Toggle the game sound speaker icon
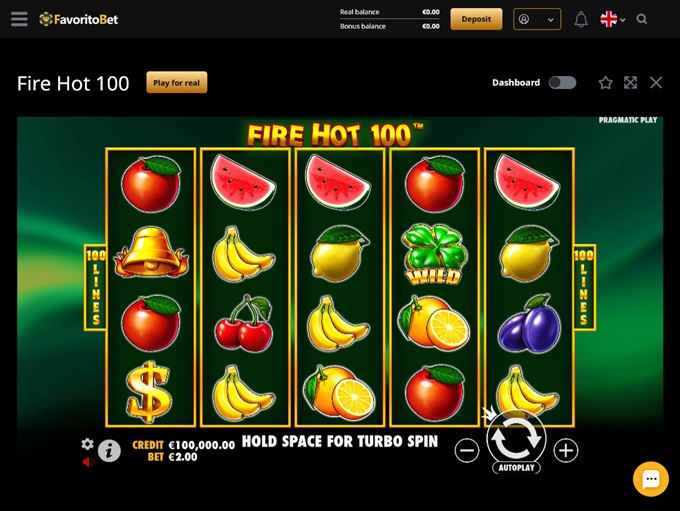The width and height of the screenshot is (680, 511). coord(87,461)
